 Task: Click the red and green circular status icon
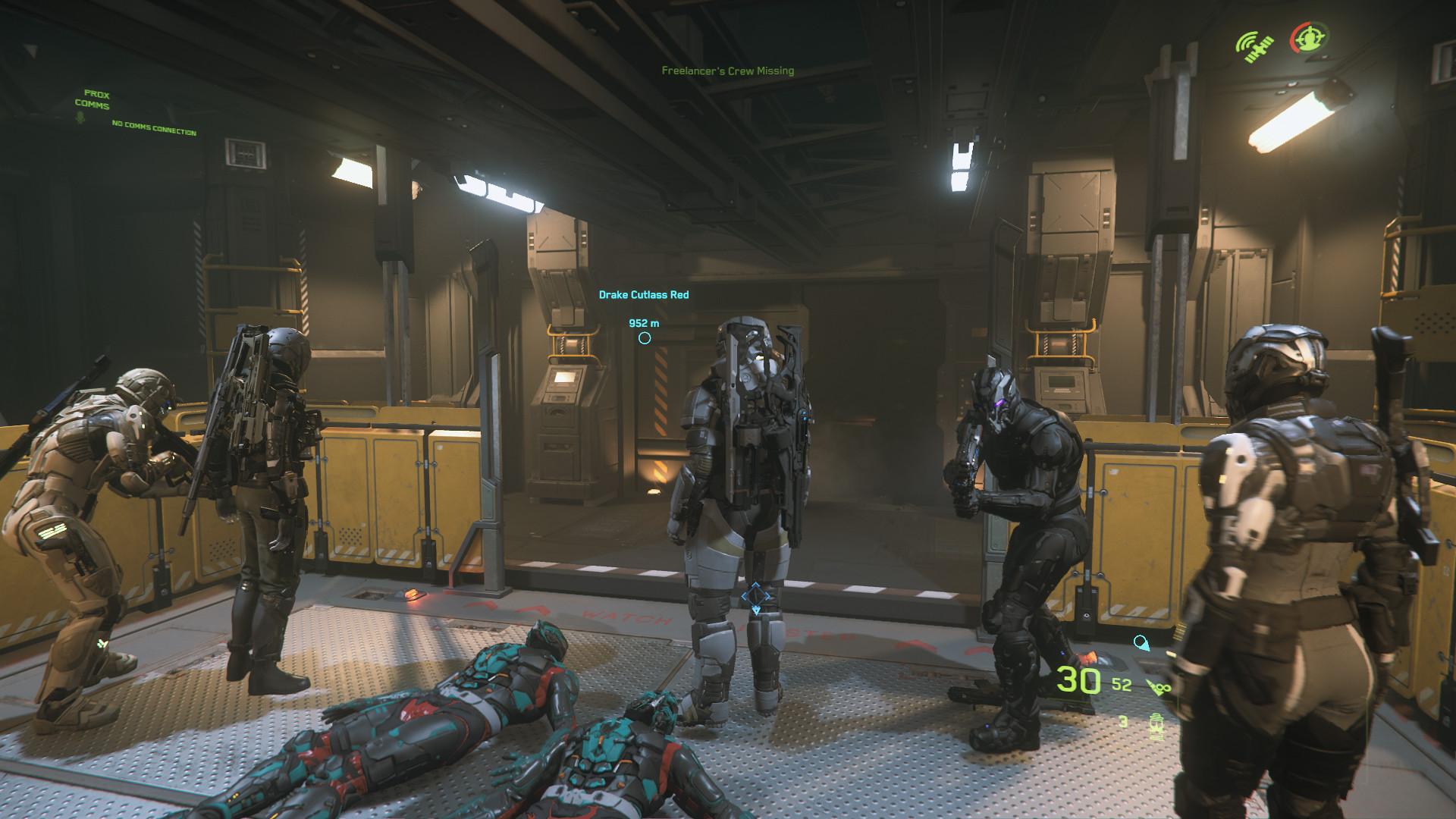(1309, 39)
